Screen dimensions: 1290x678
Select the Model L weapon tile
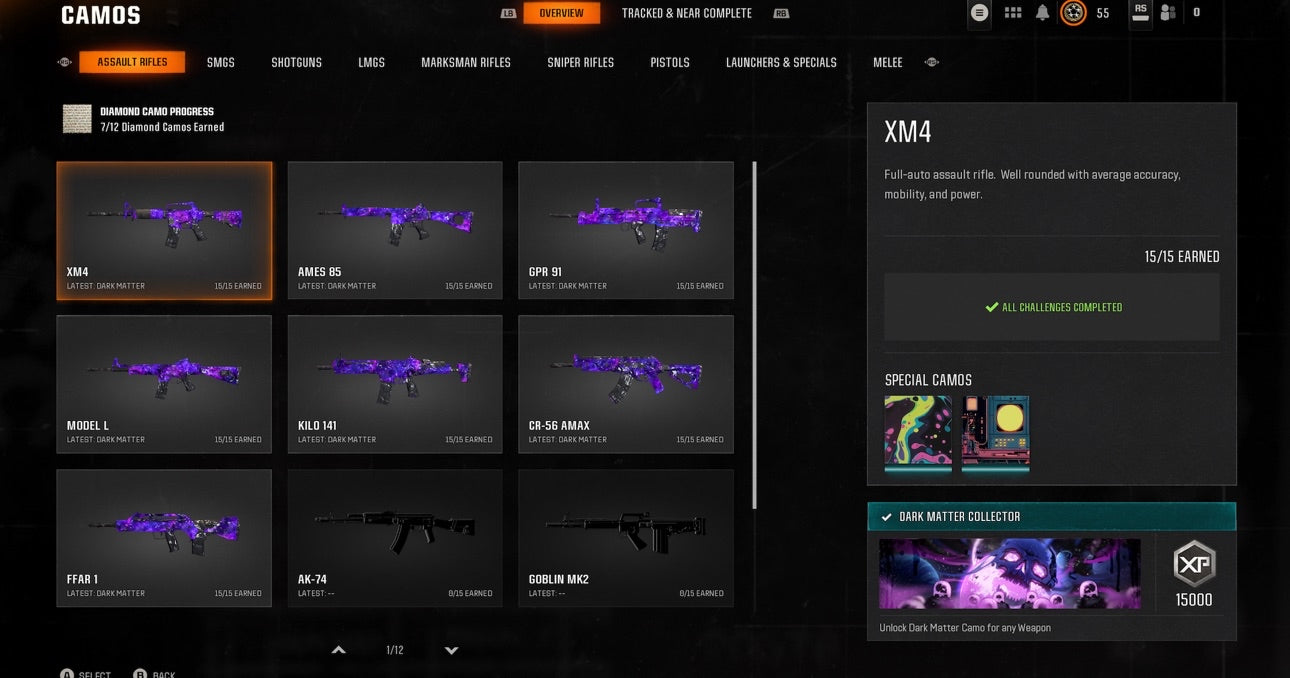[x=164, y=384]
